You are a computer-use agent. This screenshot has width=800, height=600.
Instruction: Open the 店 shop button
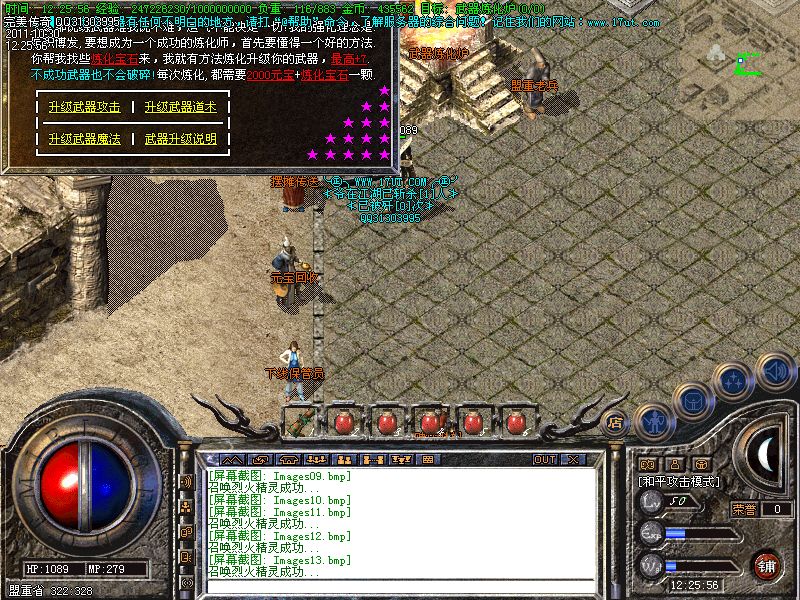click(x=616, y=422)
